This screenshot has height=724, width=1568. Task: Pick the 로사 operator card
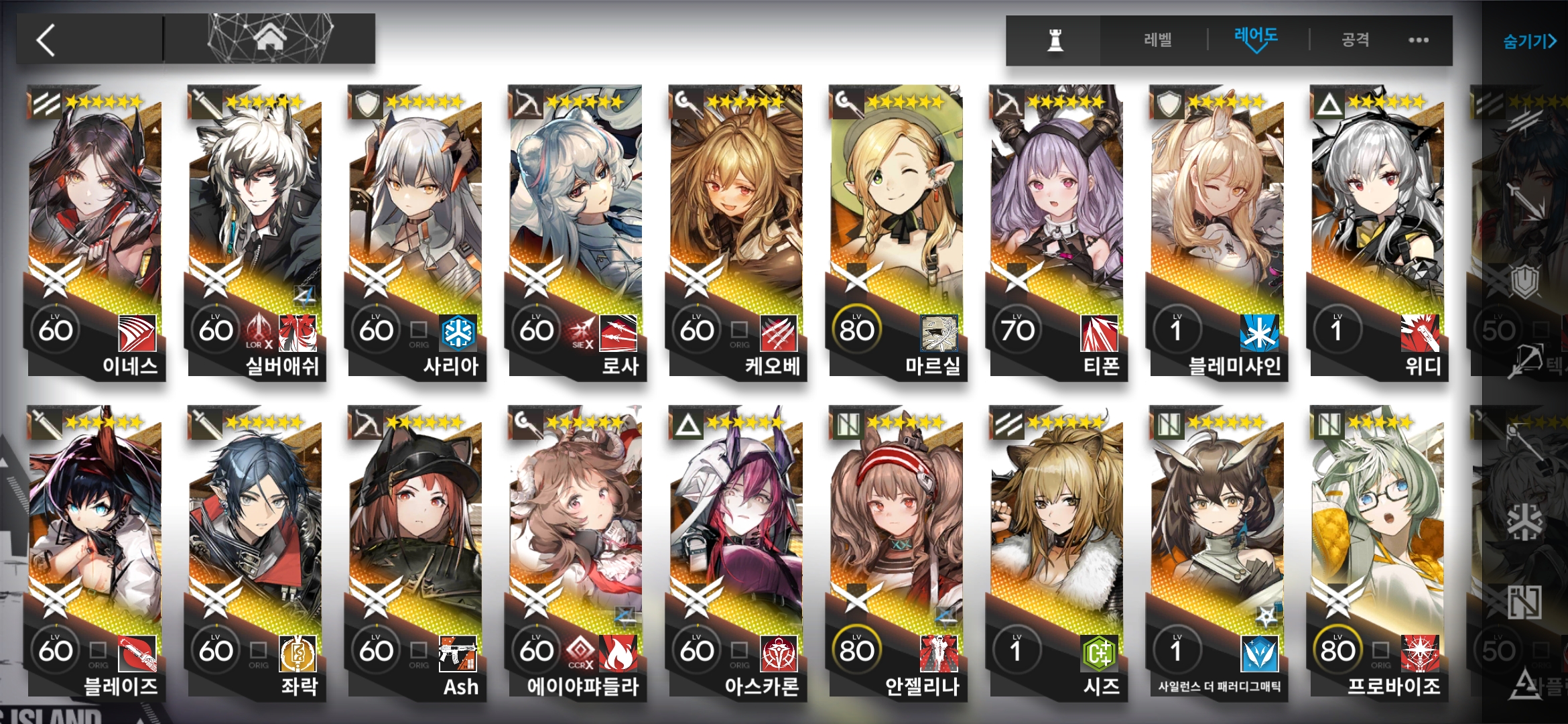click(576, 228)
